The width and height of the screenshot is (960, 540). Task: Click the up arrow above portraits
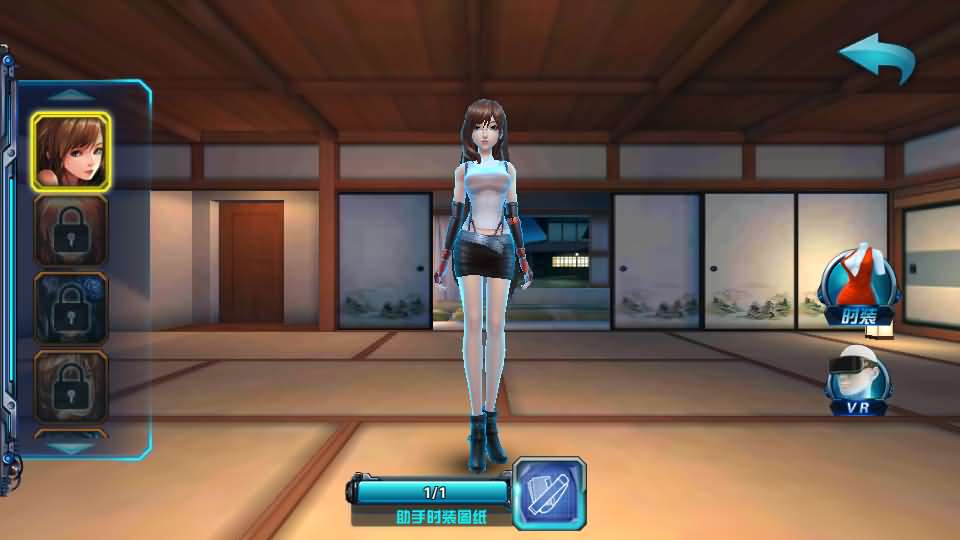tap(70, 95)
